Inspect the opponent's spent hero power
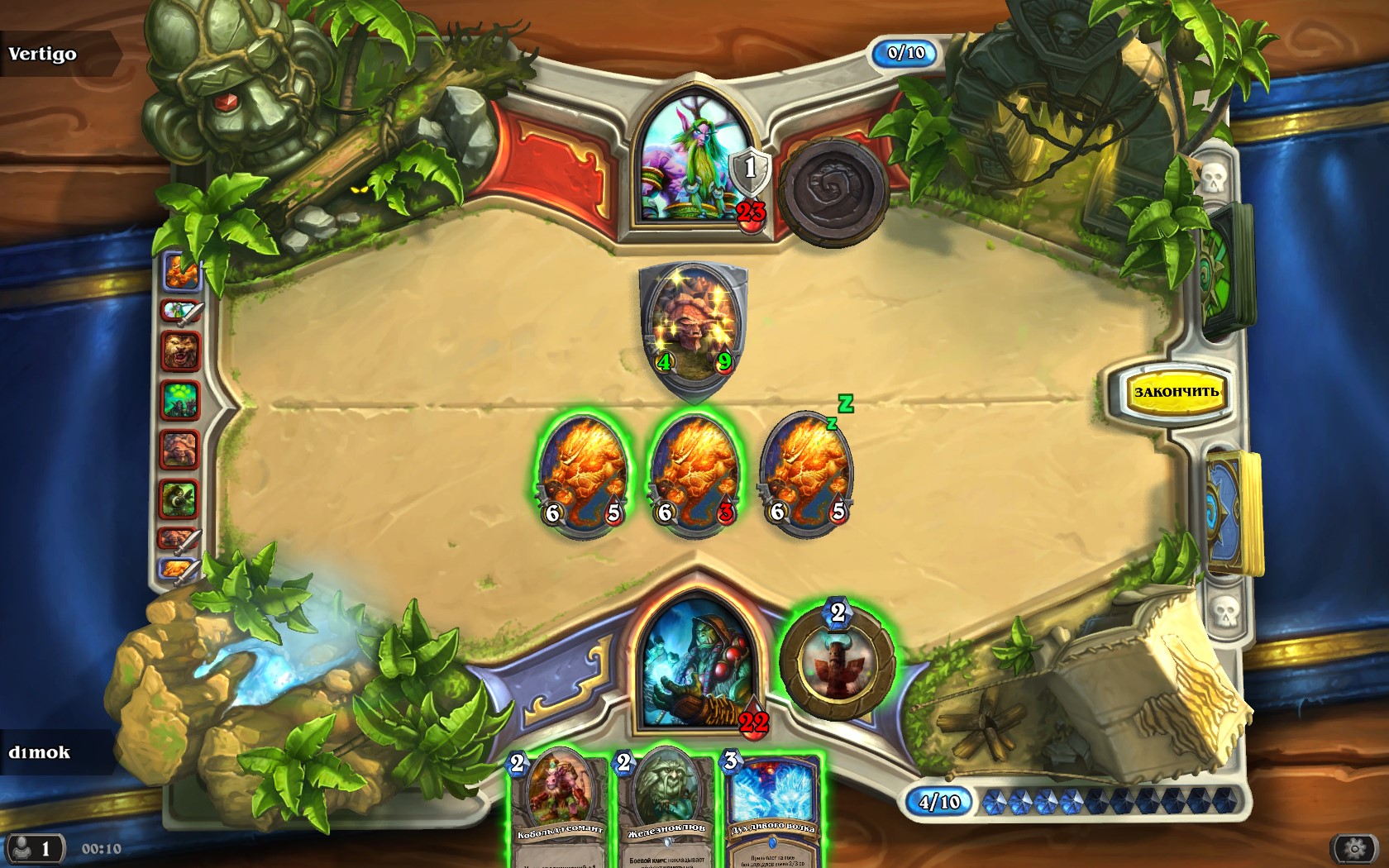The image size is (1389, 868). pos(833,192)
